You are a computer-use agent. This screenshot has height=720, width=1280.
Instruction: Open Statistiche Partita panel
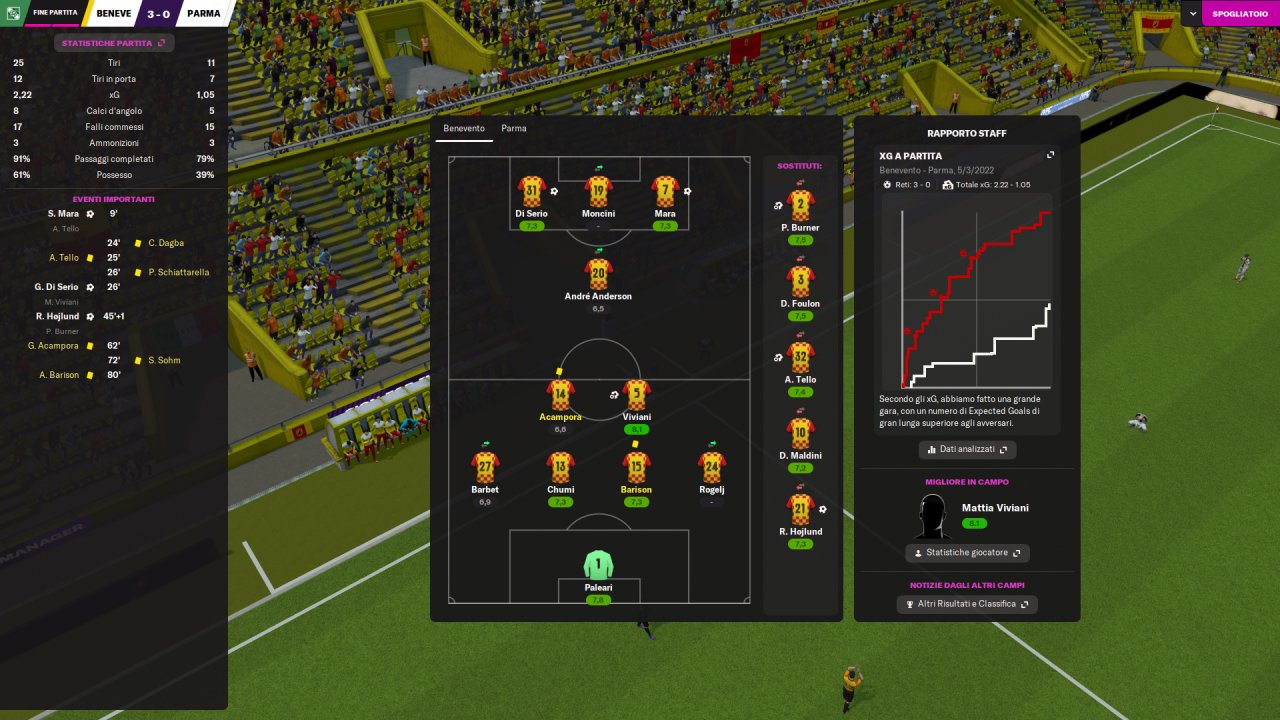pos(113,43)
